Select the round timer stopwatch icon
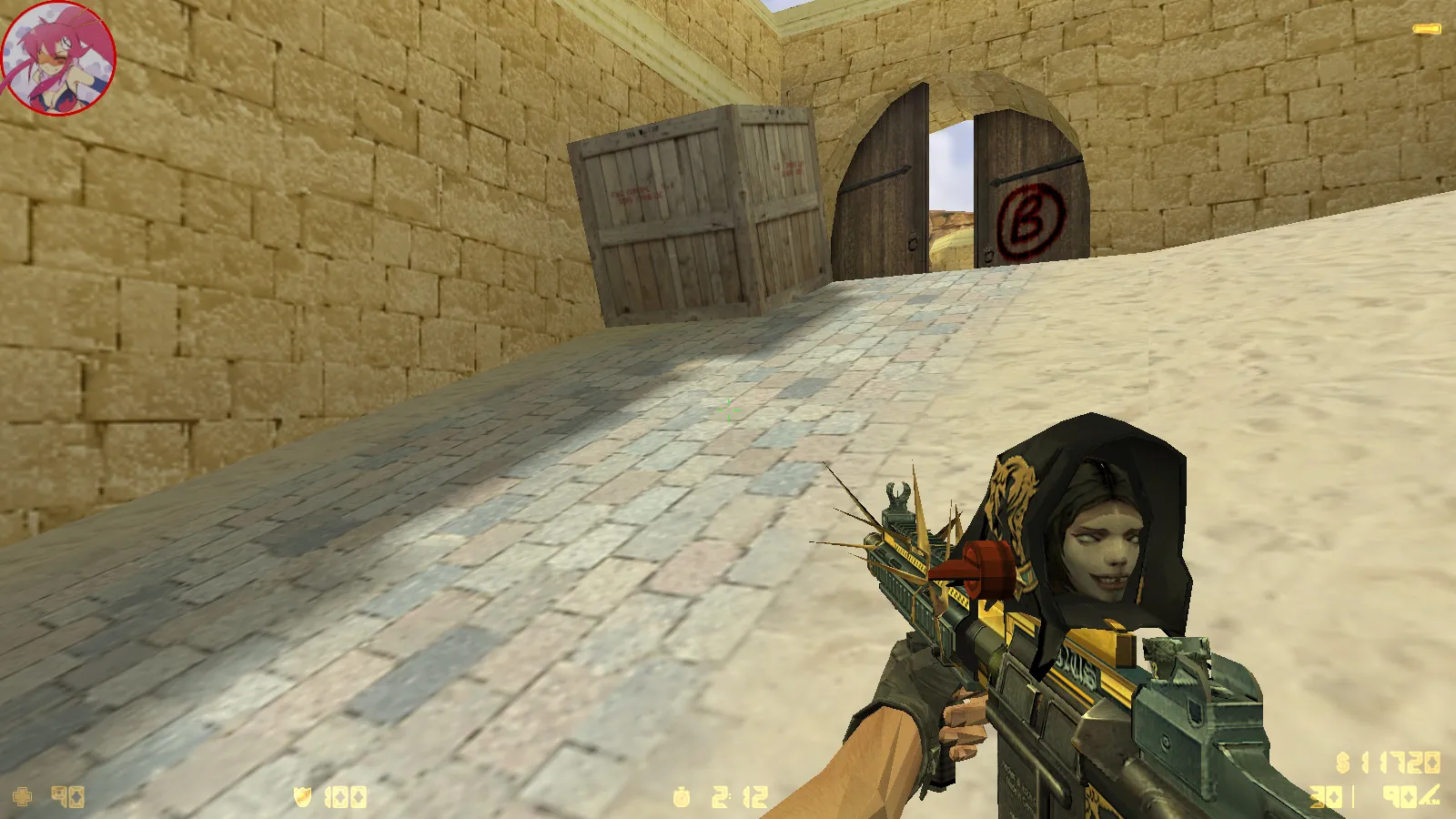The image size is (1456, 819). point(682,798)
